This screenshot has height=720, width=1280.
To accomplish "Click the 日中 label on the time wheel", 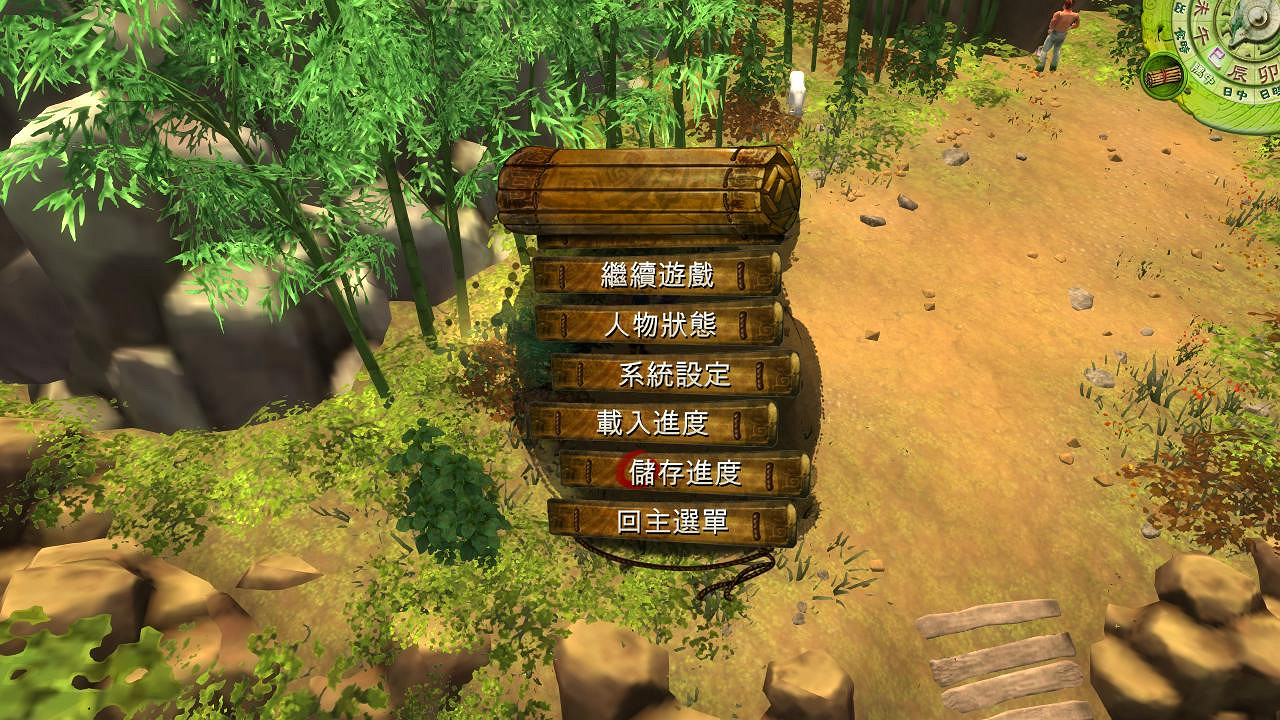I will coord(1237,93).
